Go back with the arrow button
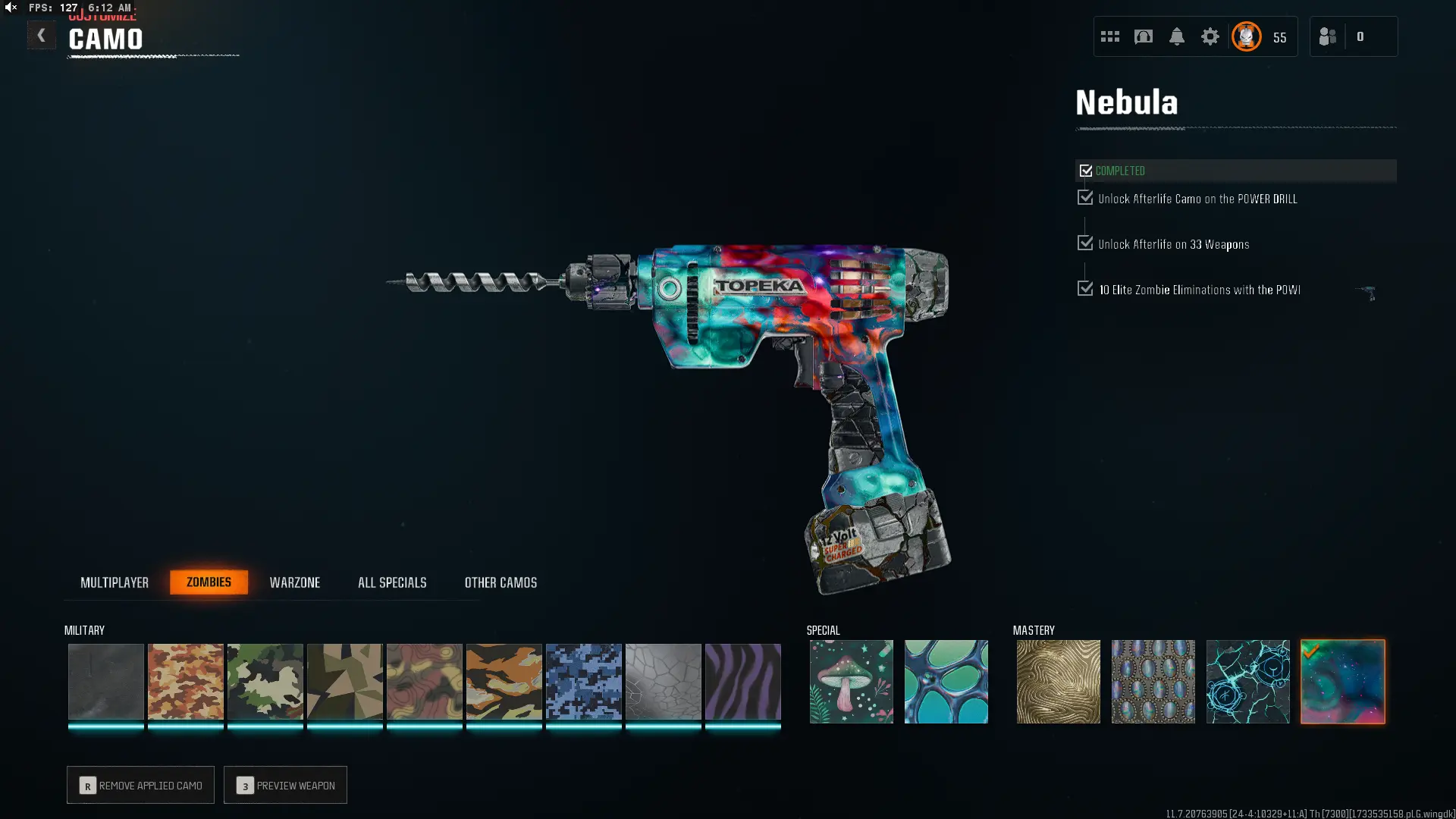The height and width of the screenshot is (819, 1456). [42, 36]
